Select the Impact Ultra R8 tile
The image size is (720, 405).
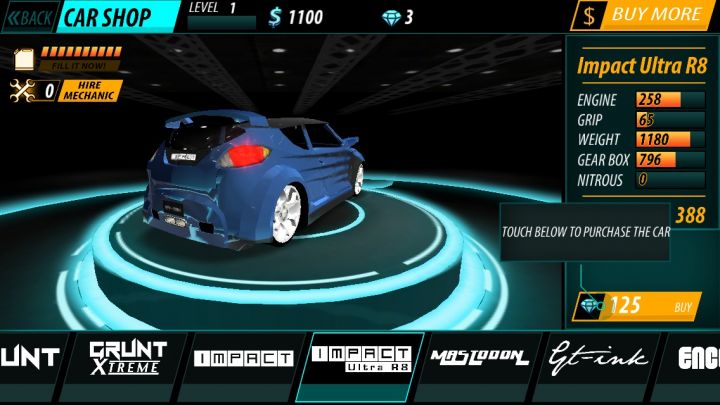click(361, 359)
